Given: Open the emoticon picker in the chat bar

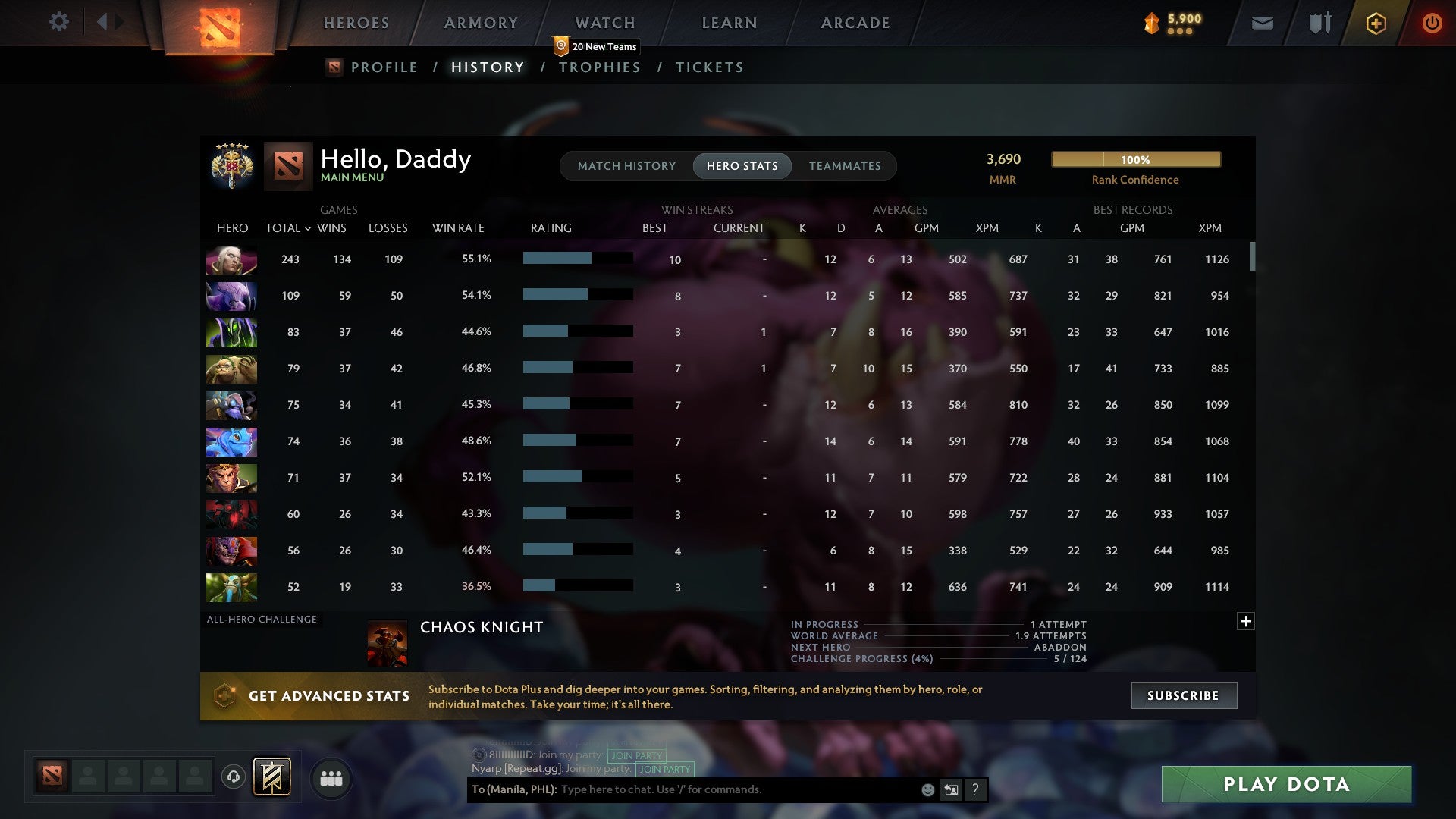Looking at the screenshot, I should pyautogui.click(x=927, y=789).
